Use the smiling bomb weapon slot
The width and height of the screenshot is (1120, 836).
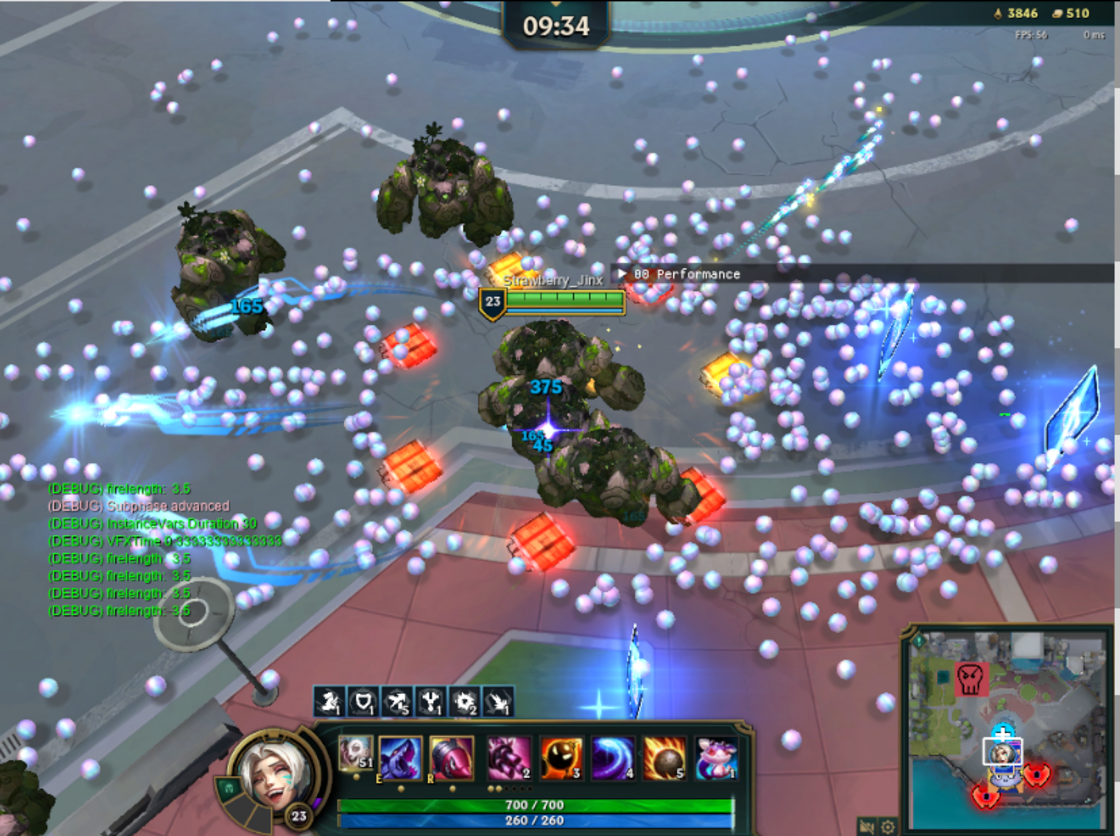[561, 758]
